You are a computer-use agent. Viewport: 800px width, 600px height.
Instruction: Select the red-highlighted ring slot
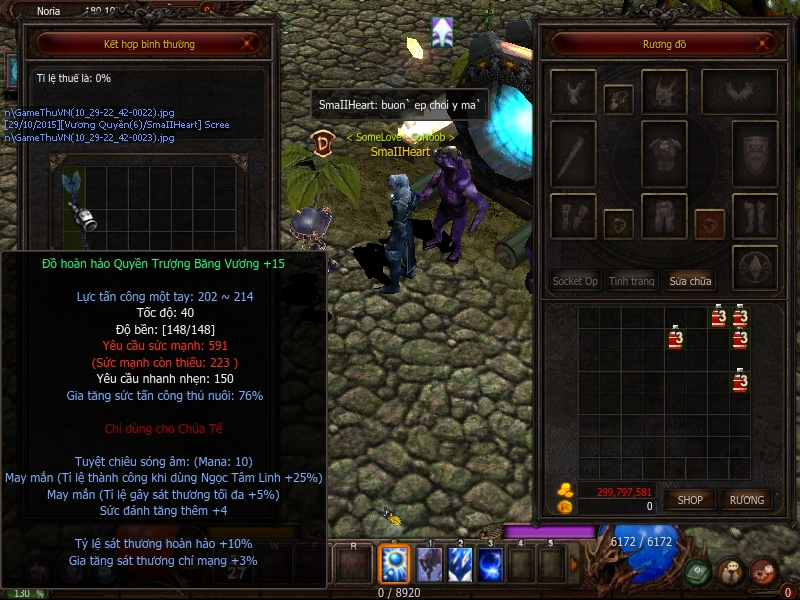[x=709, y=222]
